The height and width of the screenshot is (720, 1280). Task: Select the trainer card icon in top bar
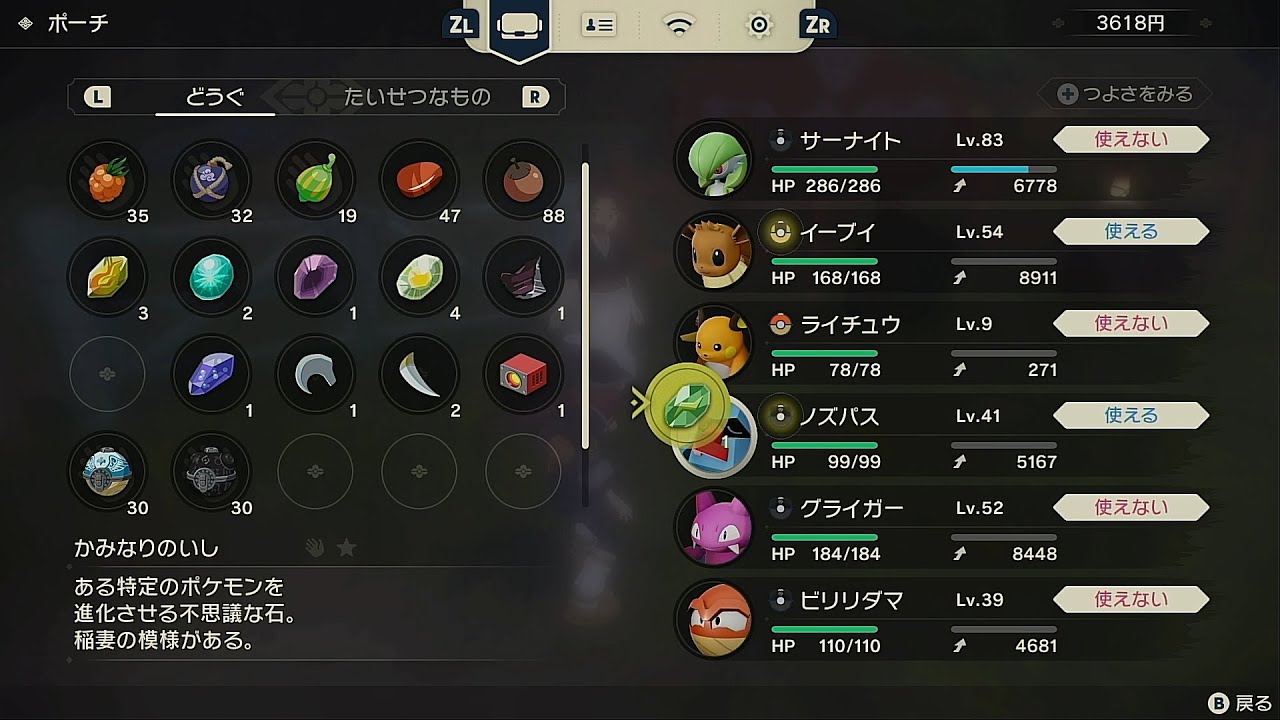598,25
